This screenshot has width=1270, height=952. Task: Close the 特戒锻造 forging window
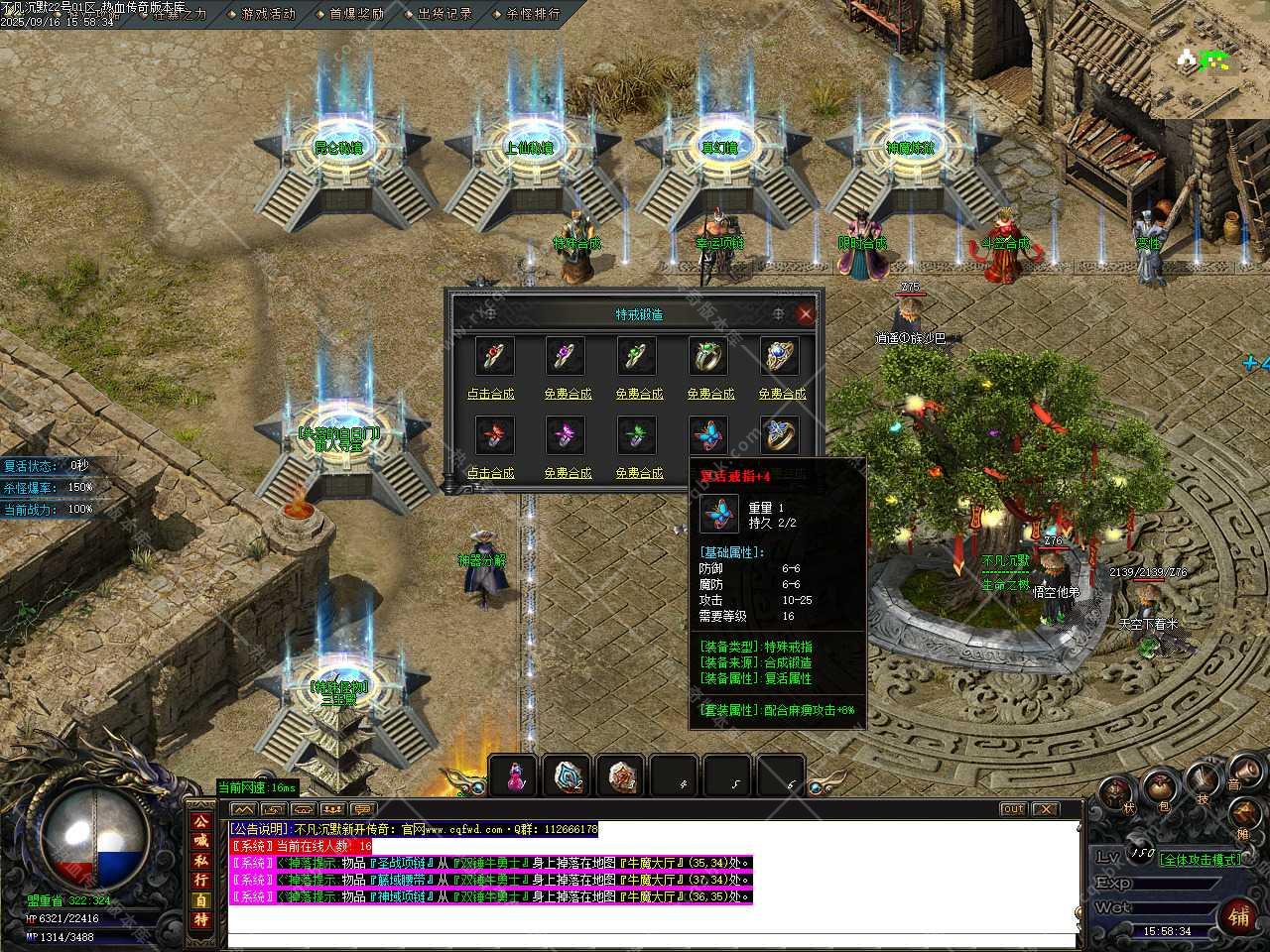806,314
